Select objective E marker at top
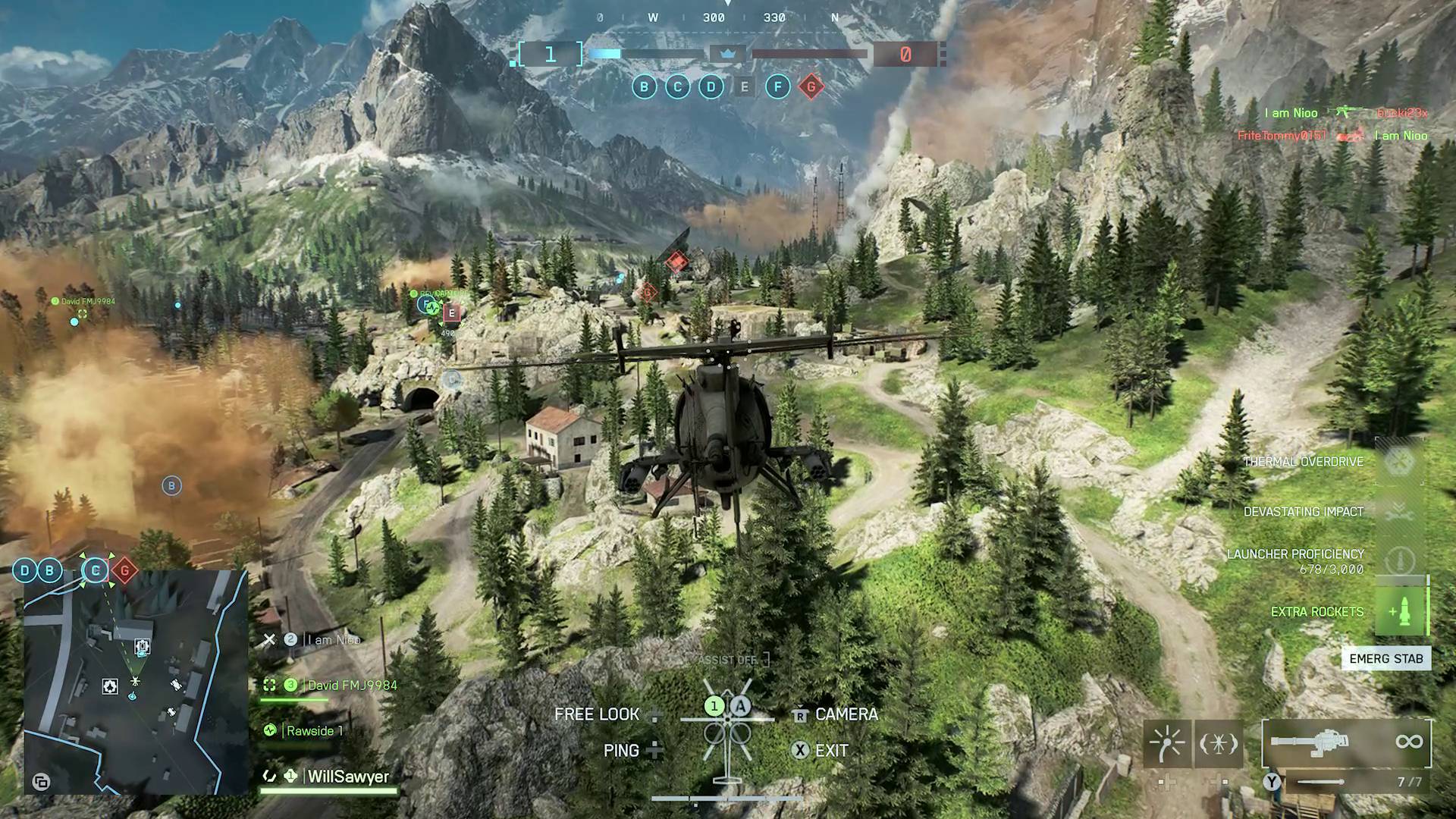This screenshot has width=1456, height=819. click(745, 87)
